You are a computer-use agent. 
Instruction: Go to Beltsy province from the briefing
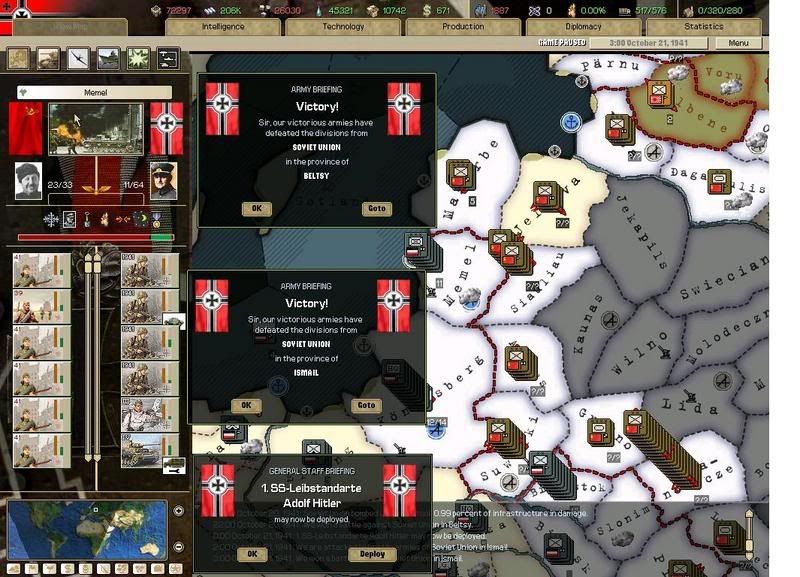tap(376, 209)
